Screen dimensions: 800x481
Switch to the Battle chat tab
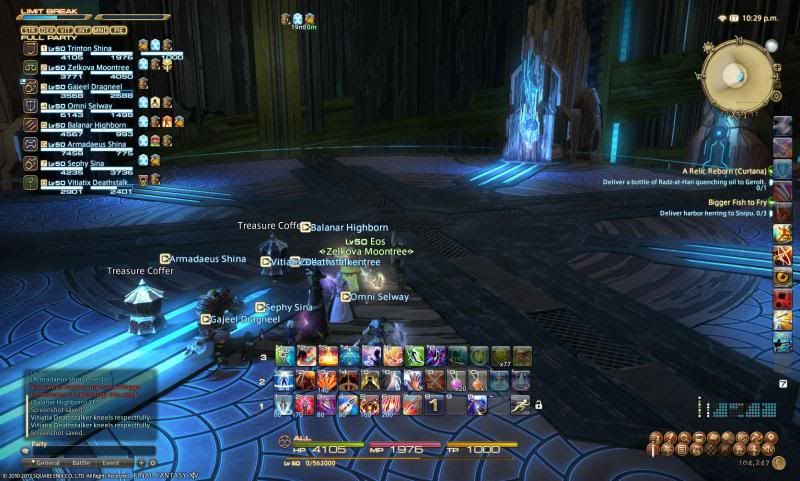80,463
